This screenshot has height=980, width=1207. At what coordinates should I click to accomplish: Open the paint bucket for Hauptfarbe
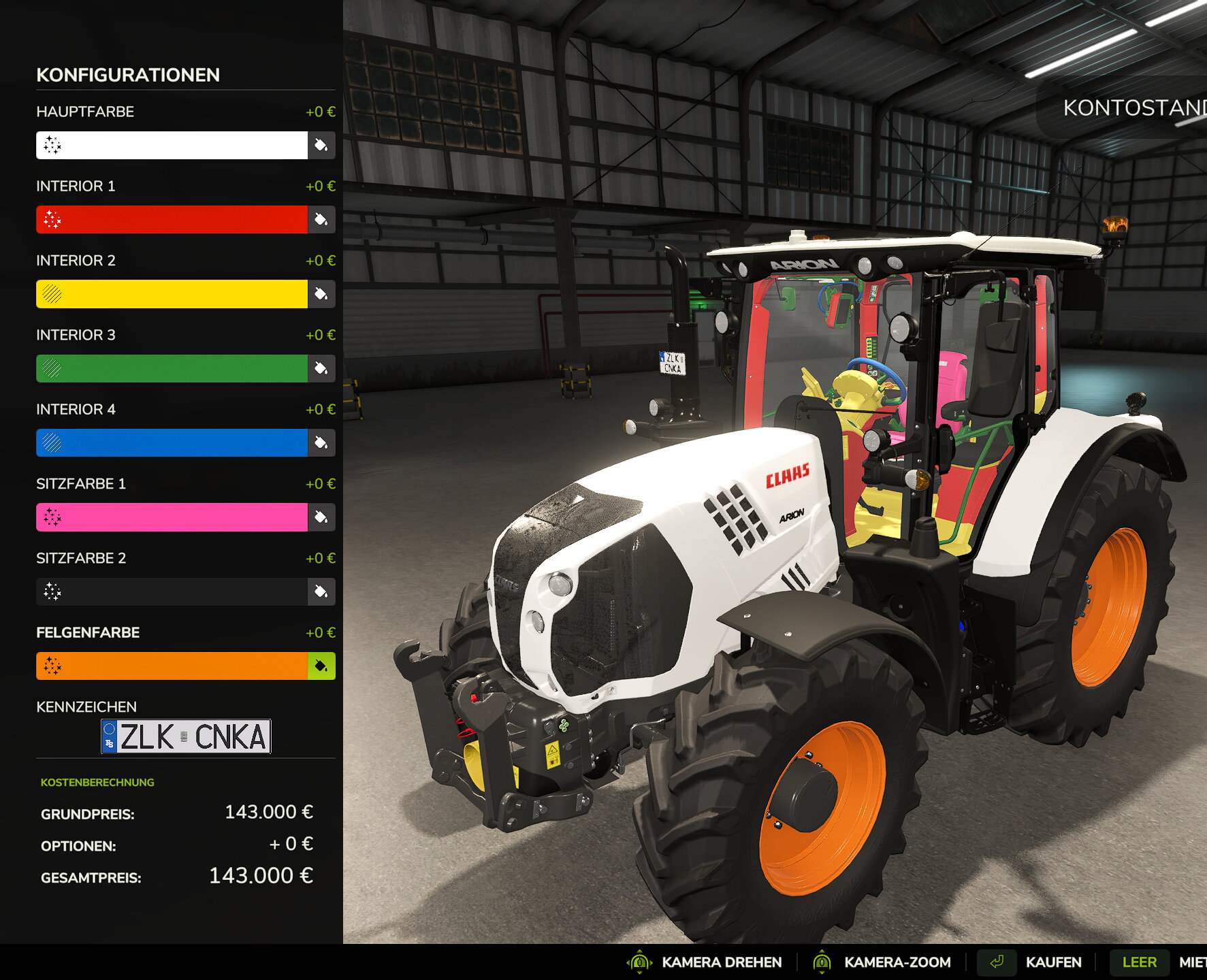coord(321,145)
